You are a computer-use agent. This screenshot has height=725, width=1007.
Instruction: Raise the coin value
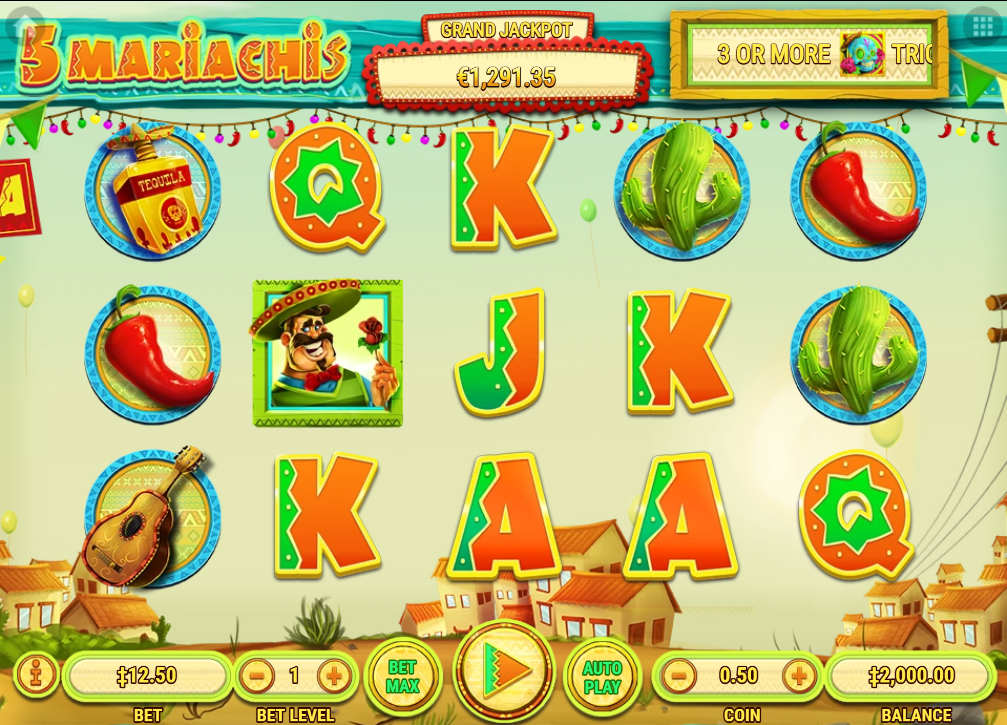click(x=799, y=676)
